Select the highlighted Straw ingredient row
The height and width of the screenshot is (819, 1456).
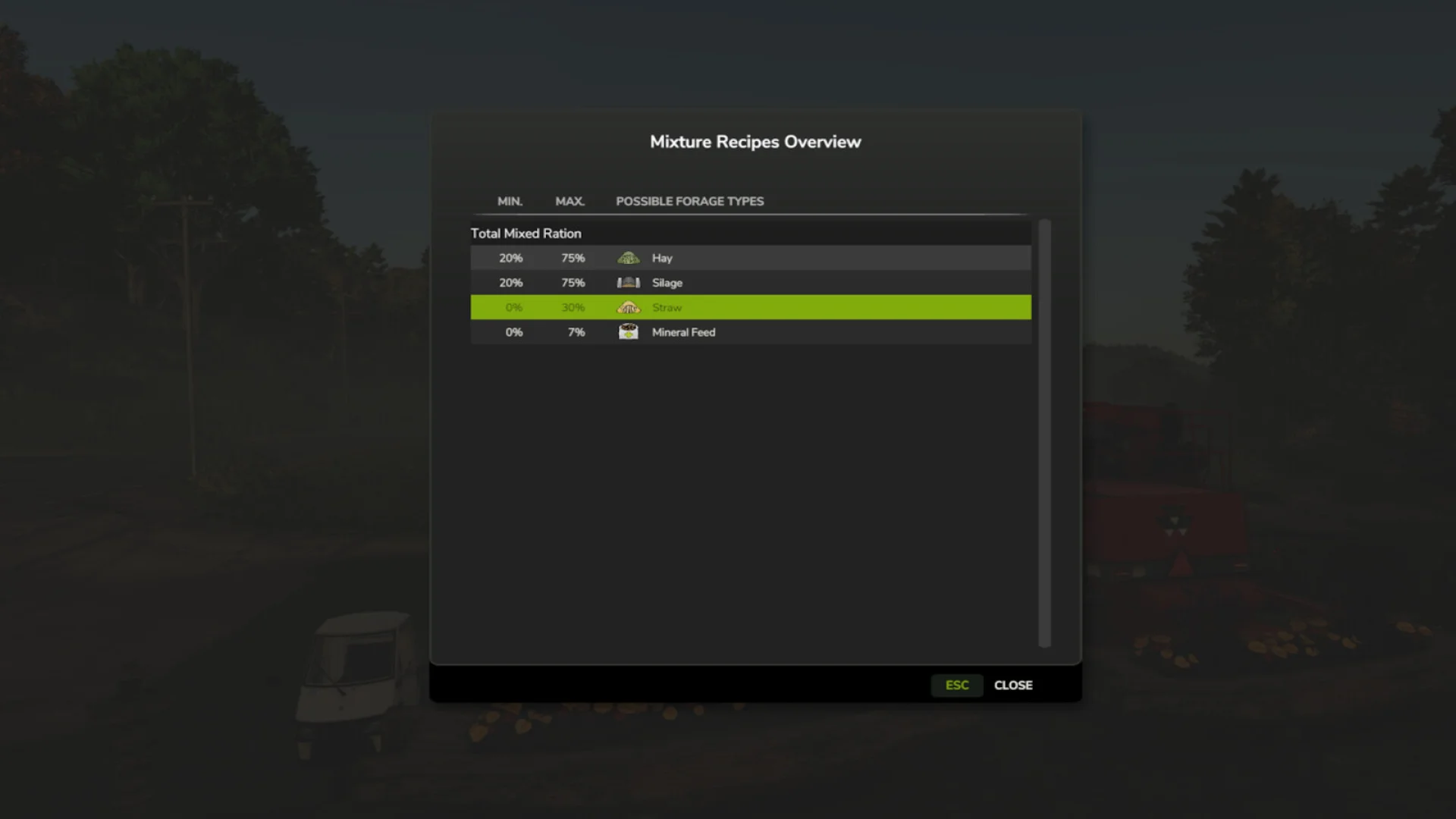click(751, 307)
